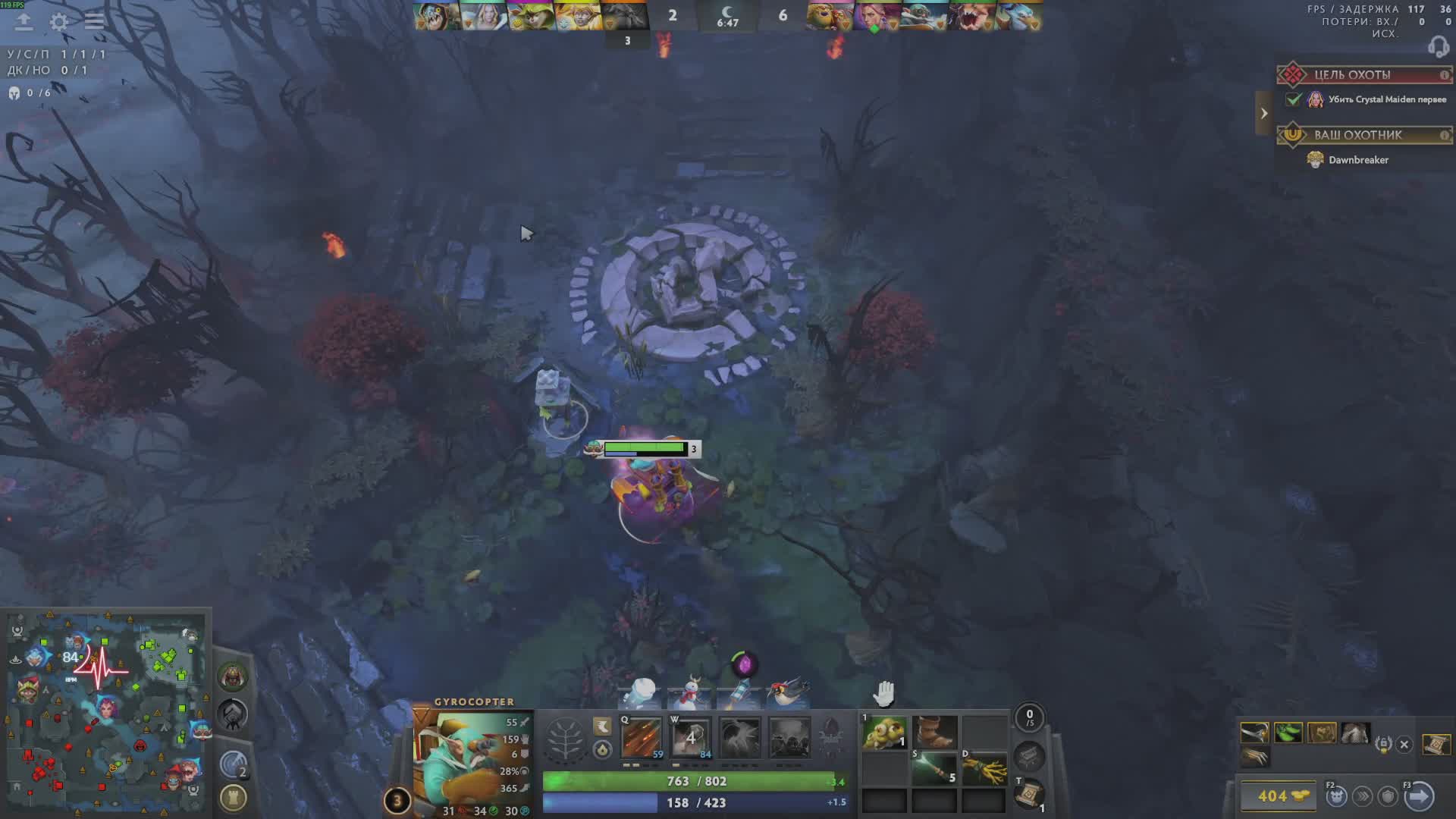Throw a snowball with the snowman icon
Screen dimensions: 1456x819
pos(690,692)
